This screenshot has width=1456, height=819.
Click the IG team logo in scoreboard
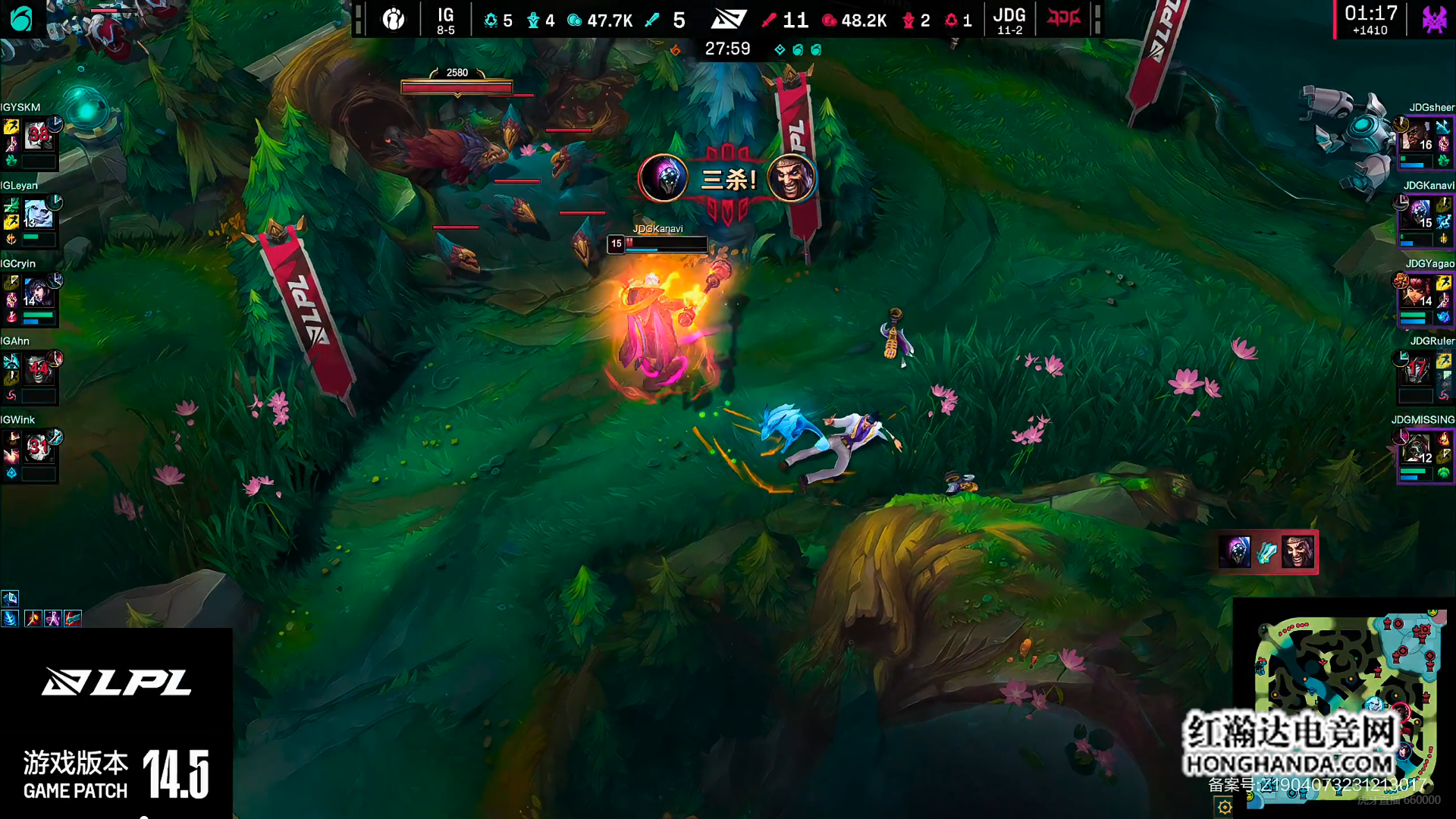pos(394,19)
